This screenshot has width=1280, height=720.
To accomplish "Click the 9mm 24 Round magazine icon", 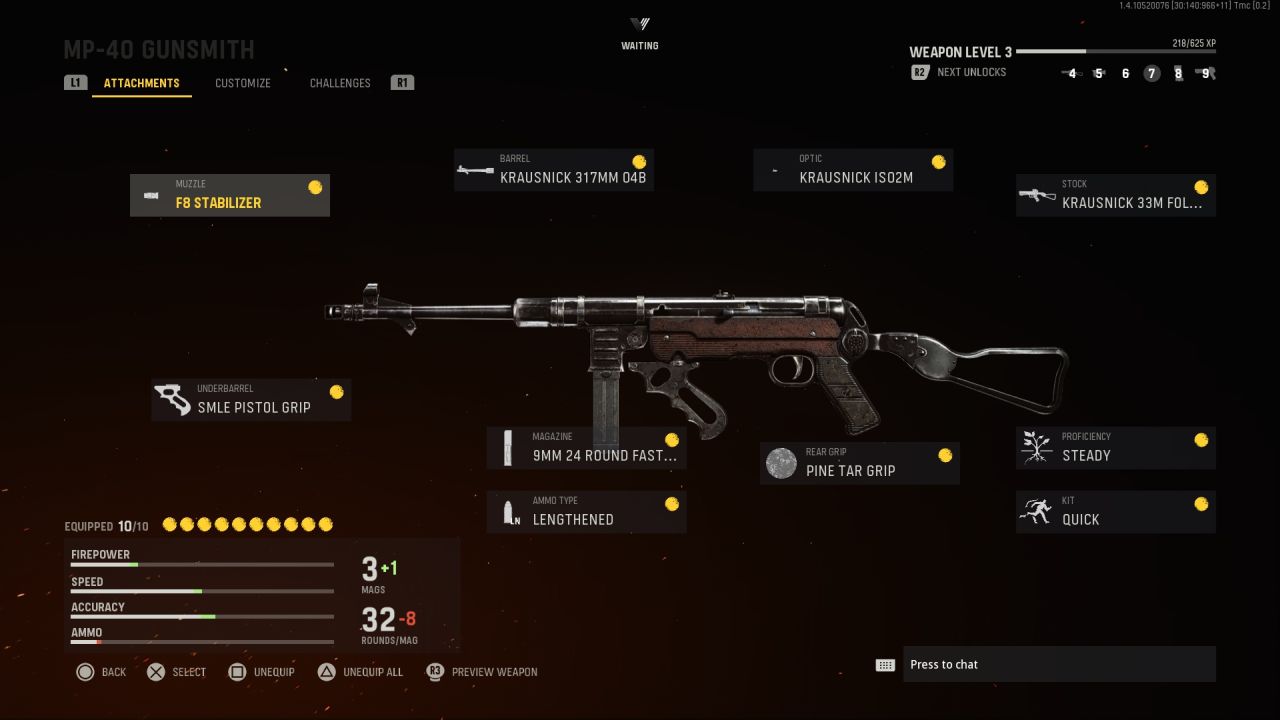I will coord(508,448).
